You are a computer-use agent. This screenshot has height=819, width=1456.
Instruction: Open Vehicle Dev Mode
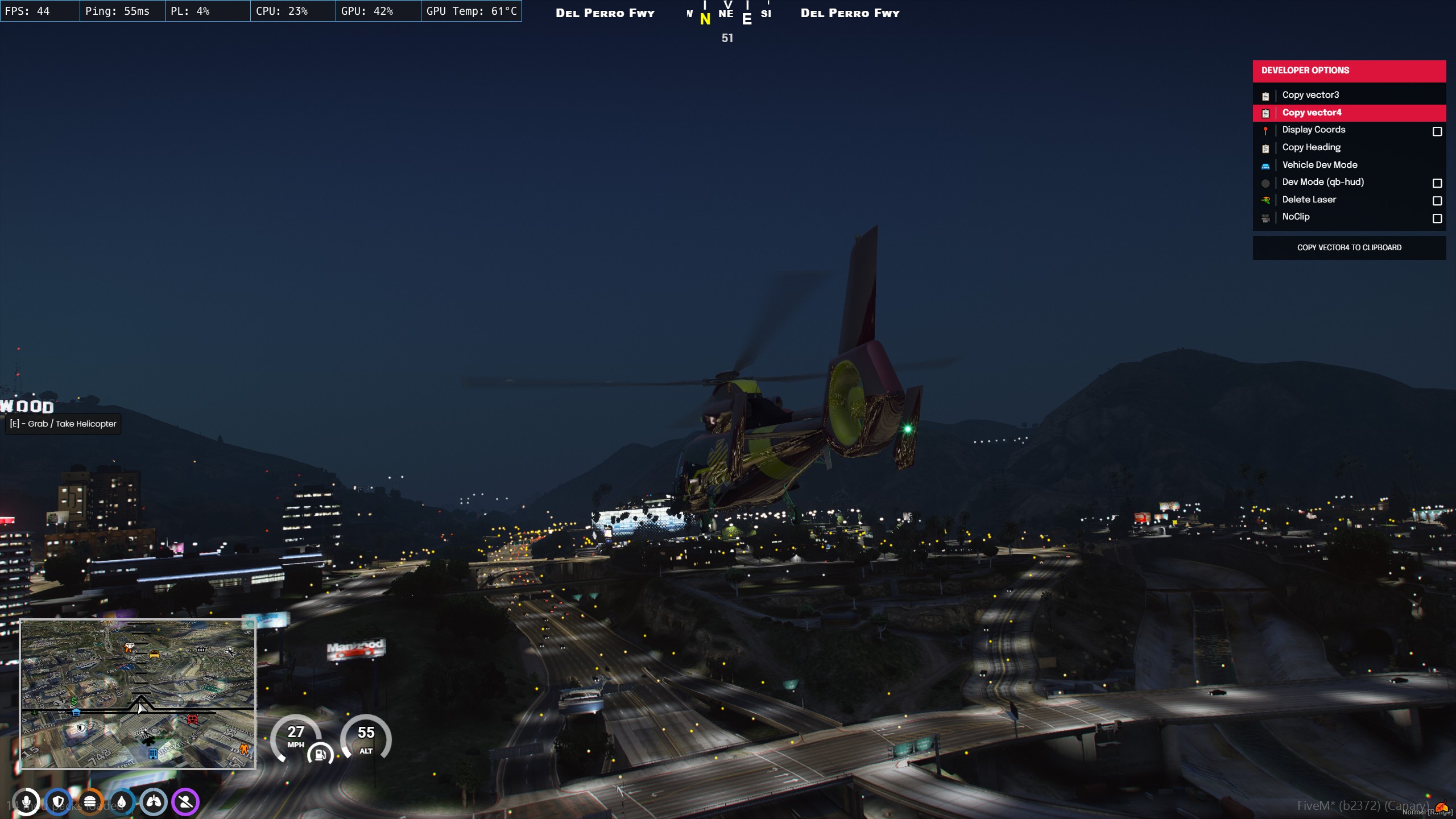coord(1319,165)
